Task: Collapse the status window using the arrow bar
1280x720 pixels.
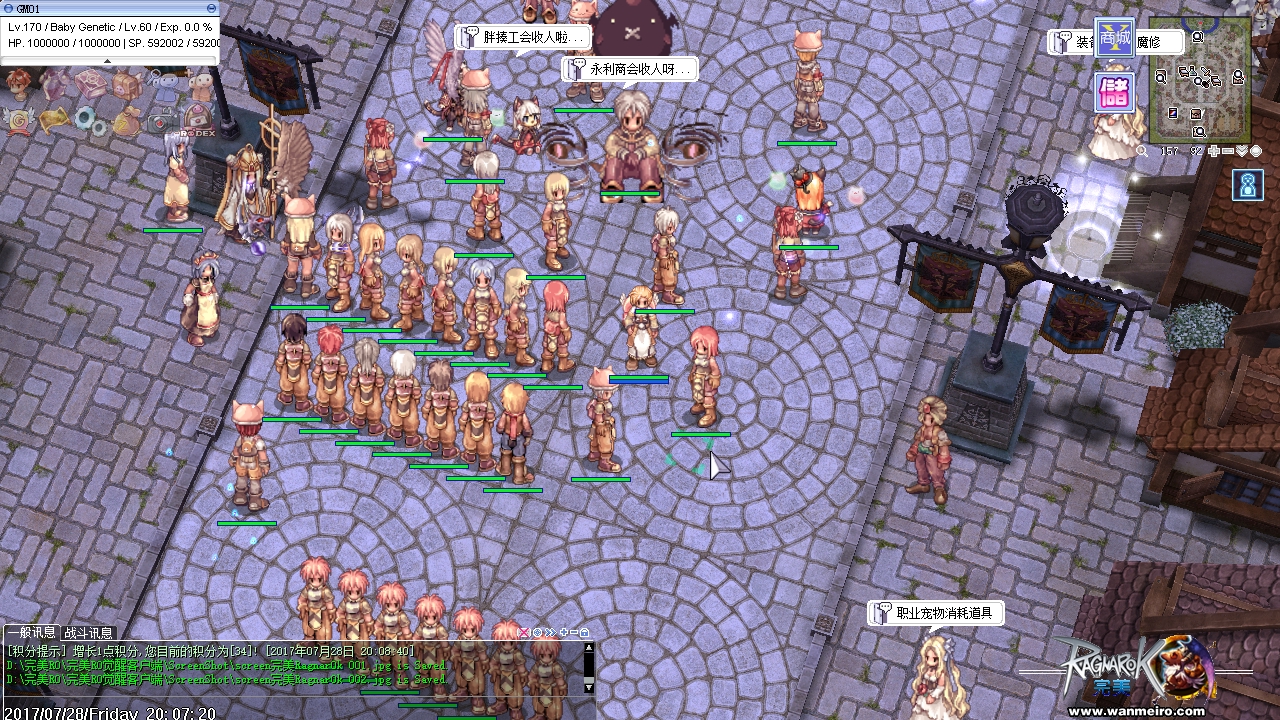Action: coord(108,61)
